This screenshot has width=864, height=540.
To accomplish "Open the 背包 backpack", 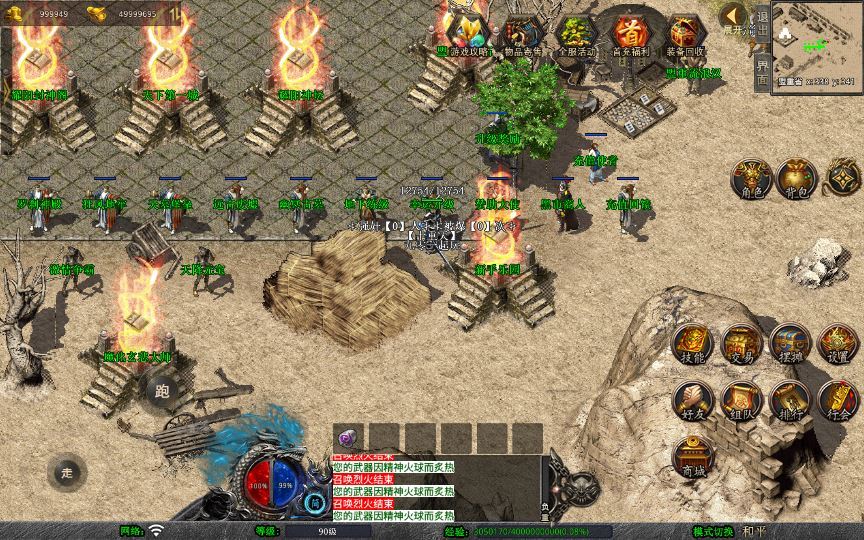I will click(797, 178).
